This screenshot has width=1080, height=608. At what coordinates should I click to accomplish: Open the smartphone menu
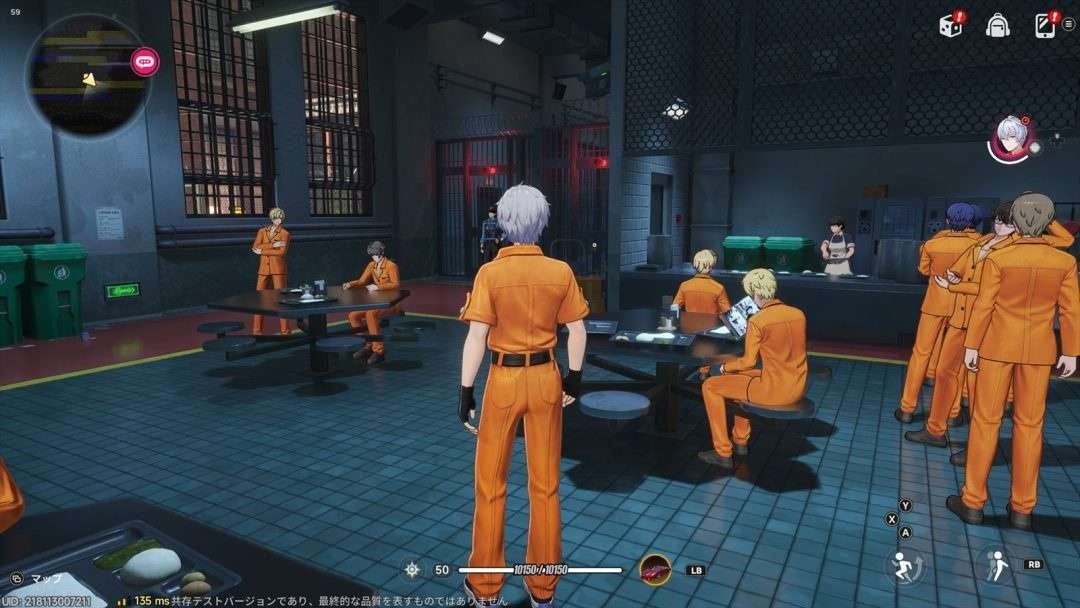pos(1044,26)
